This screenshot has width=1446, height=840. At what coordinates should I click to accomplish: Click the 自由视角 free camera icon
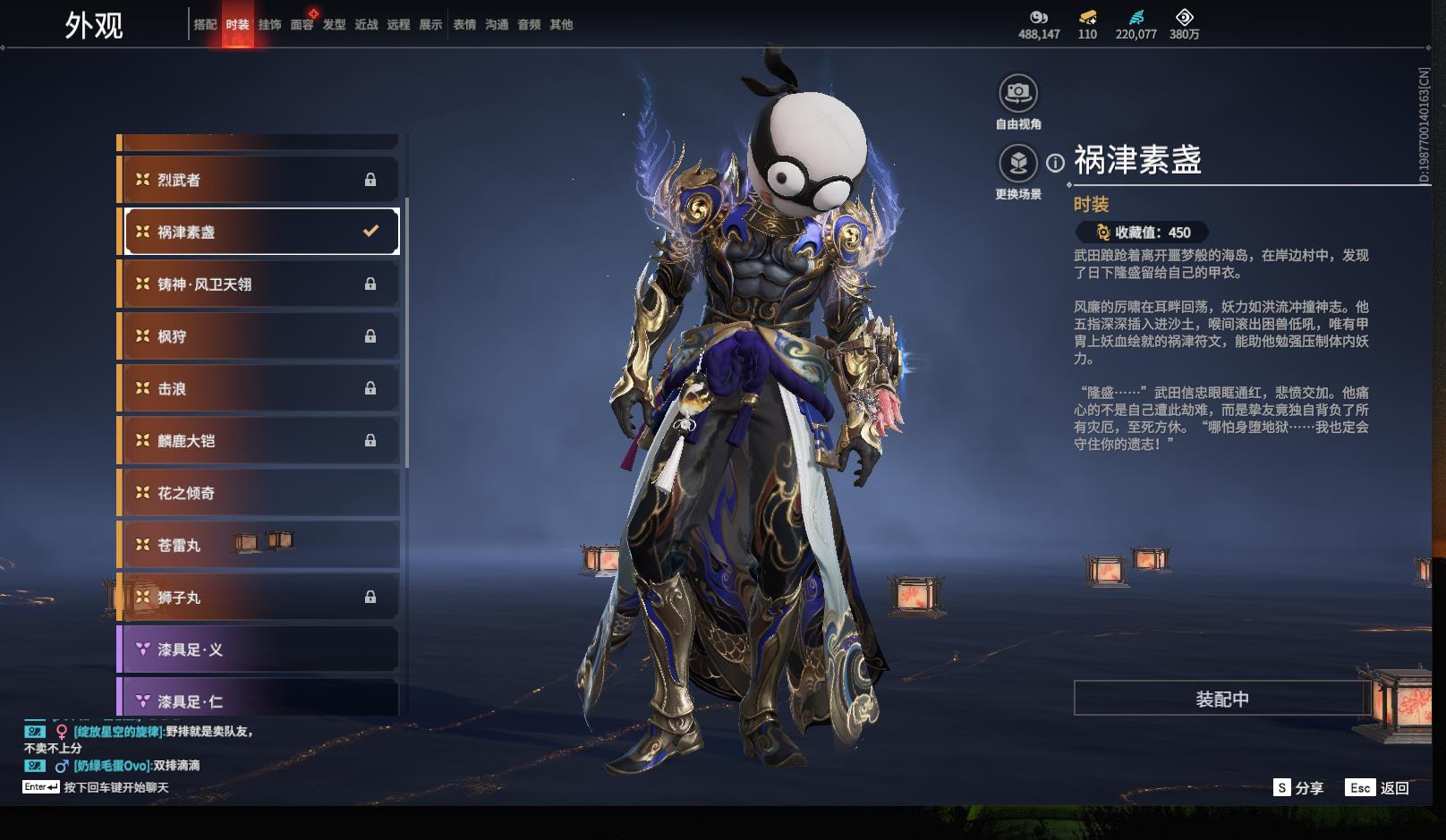tap(1018, 93)
